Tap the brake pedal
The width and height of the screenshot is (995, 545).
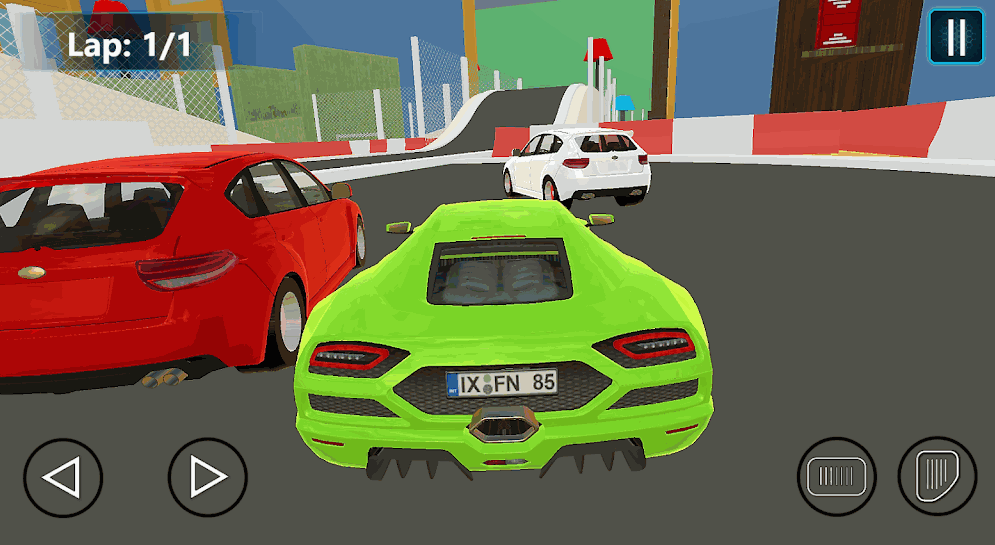tap(837, 477)
